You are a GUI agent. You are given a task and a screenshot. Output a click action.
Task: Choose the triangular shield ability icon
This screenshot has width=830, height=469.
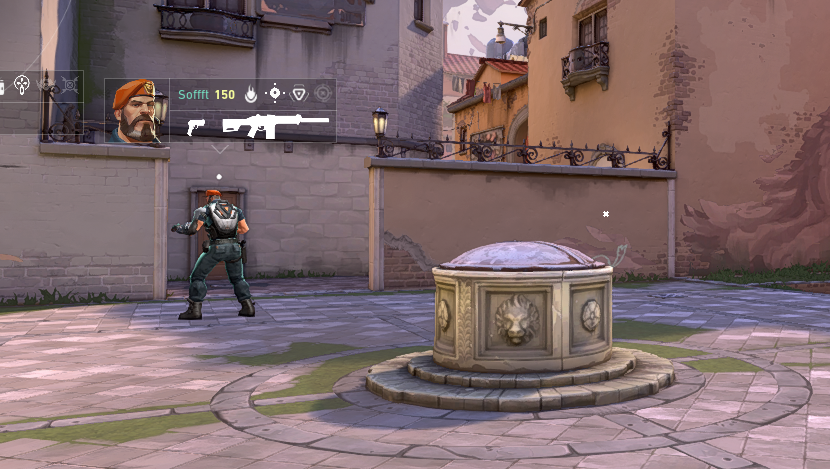(298, 94)
